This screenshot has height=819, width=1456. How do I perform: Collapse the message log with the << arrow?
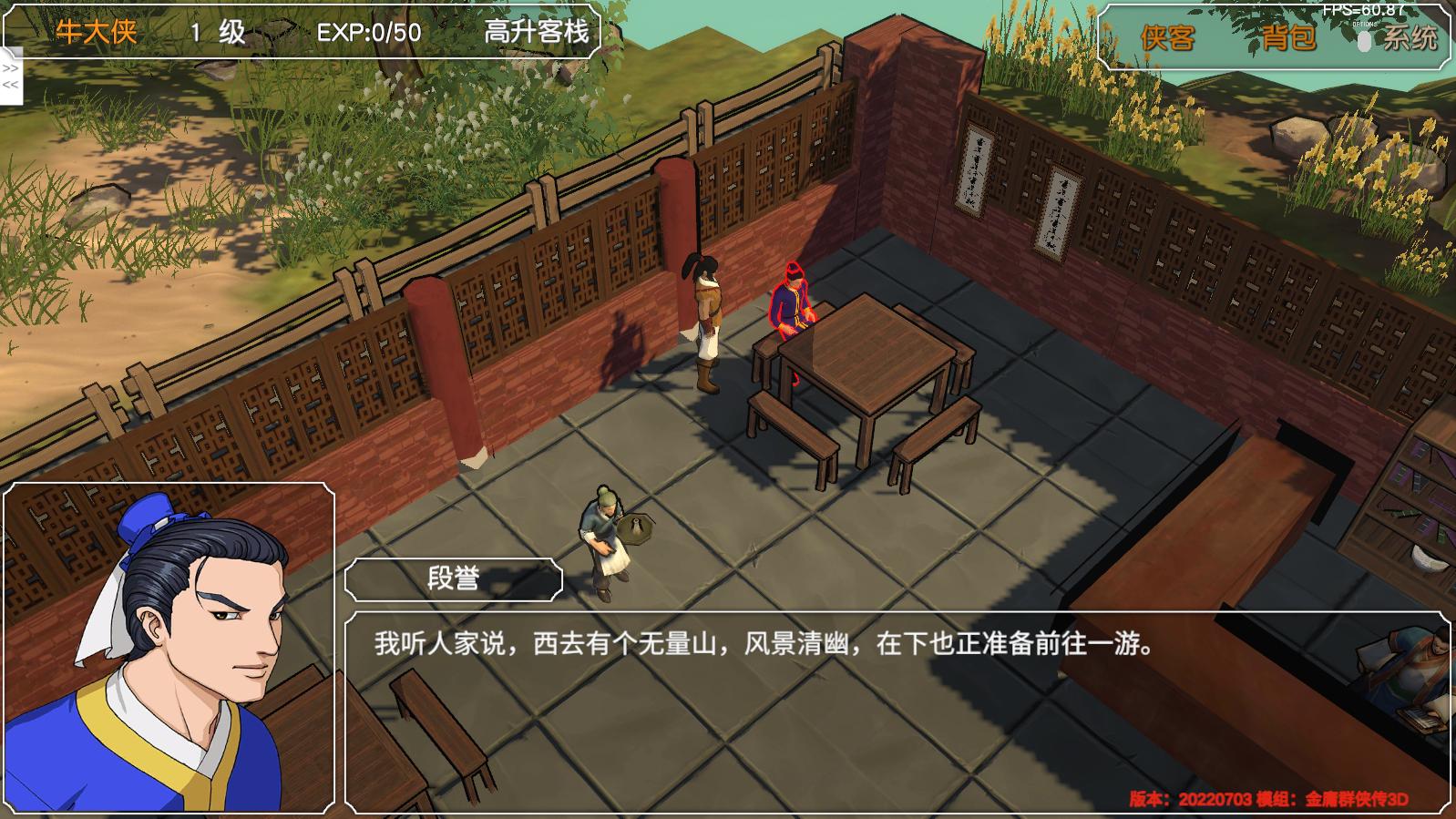10,86
